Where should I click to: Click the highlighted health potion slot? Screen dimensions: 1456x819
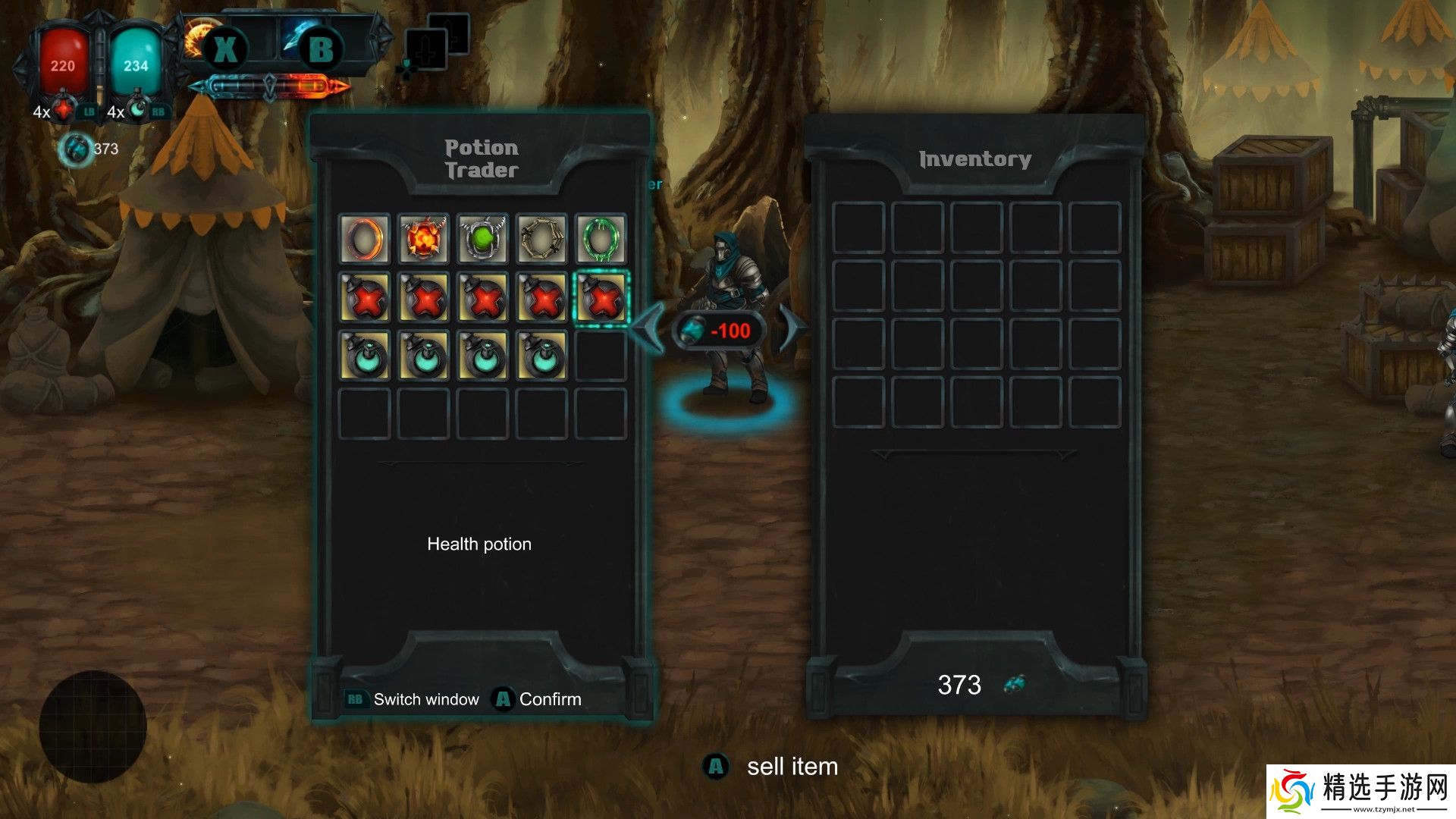pos(601,298)
